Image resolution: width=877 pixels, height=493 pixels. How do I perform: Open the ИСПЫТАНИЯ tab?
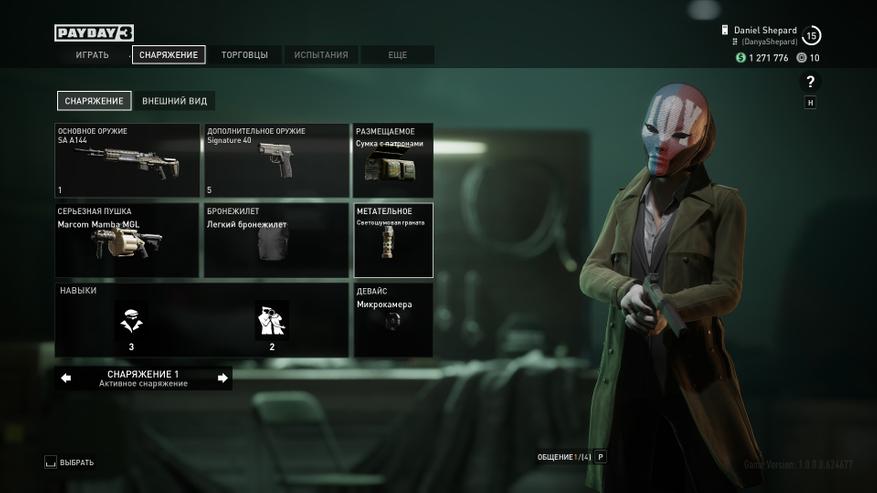pos(321,55)
